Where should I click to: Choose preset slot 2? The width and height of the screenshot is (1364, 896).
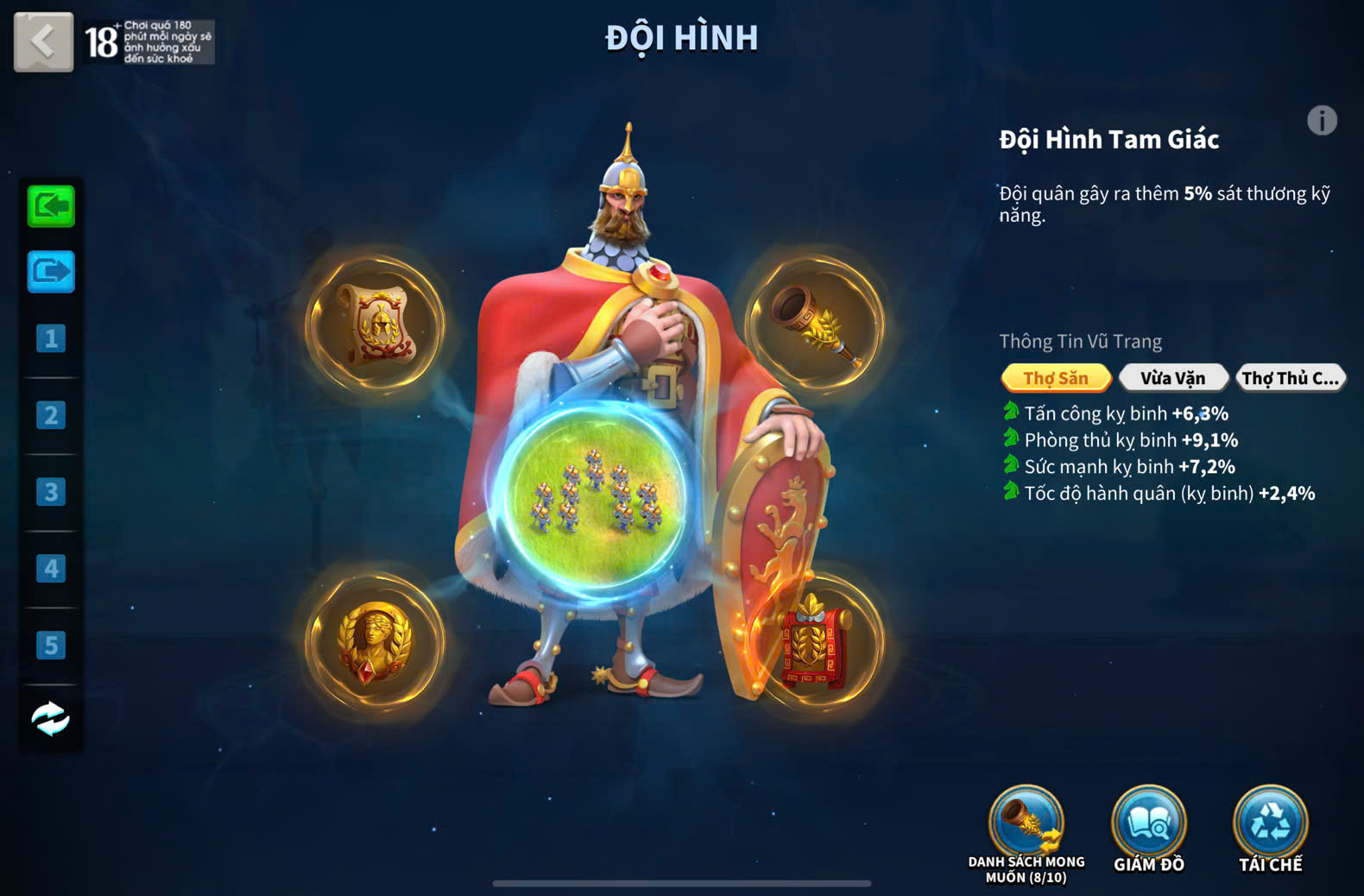pos(51,415)
